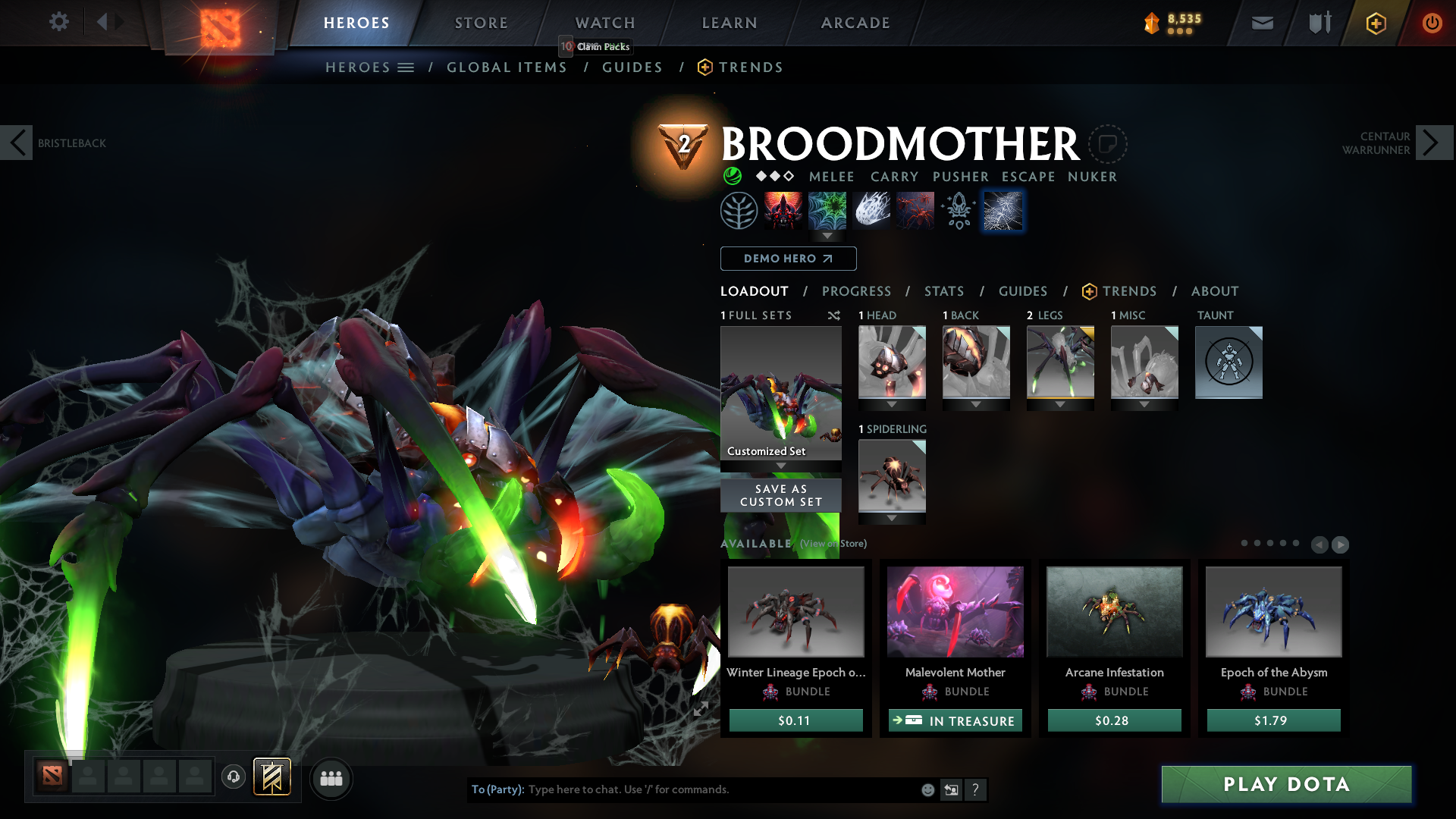The width and height of the screenshot is (1456, 819).
Task: Open the voice chat headset icon
Action: pyautogui.click(x=234, y=778)
